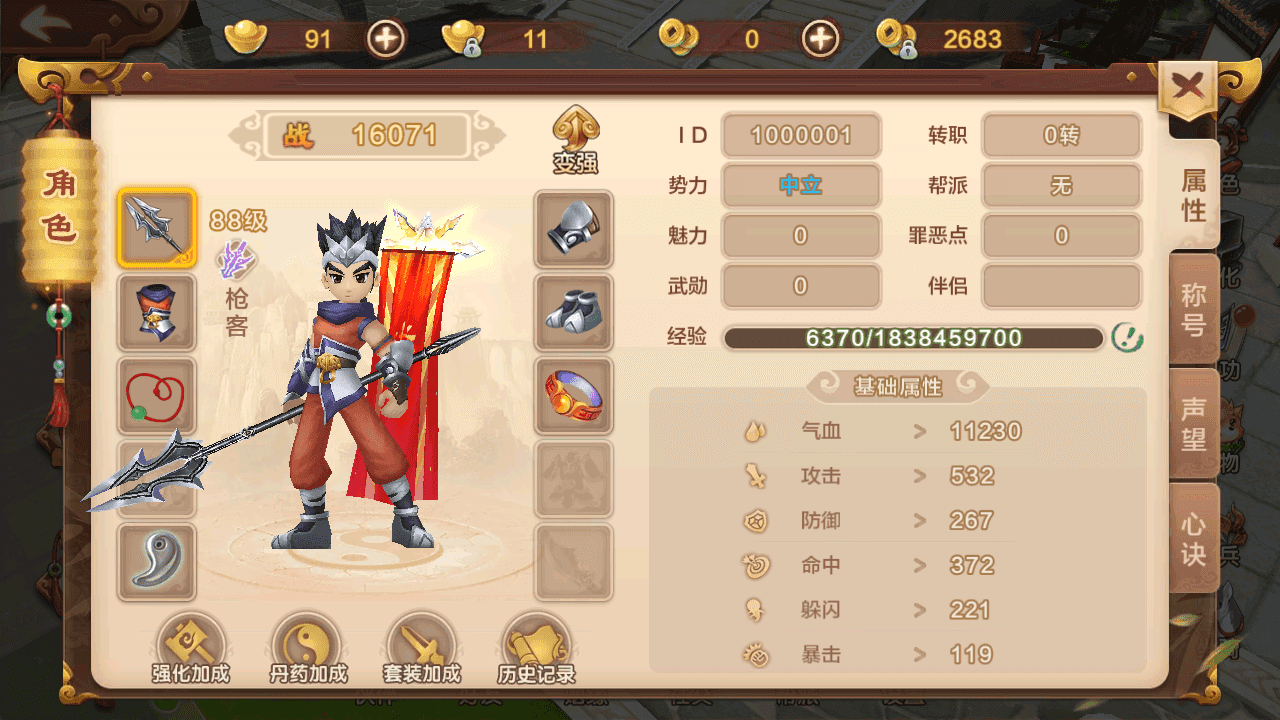Switch to the 称号 titles tab
This screenshot has height=720, width=1280.
pos(1194,309)
